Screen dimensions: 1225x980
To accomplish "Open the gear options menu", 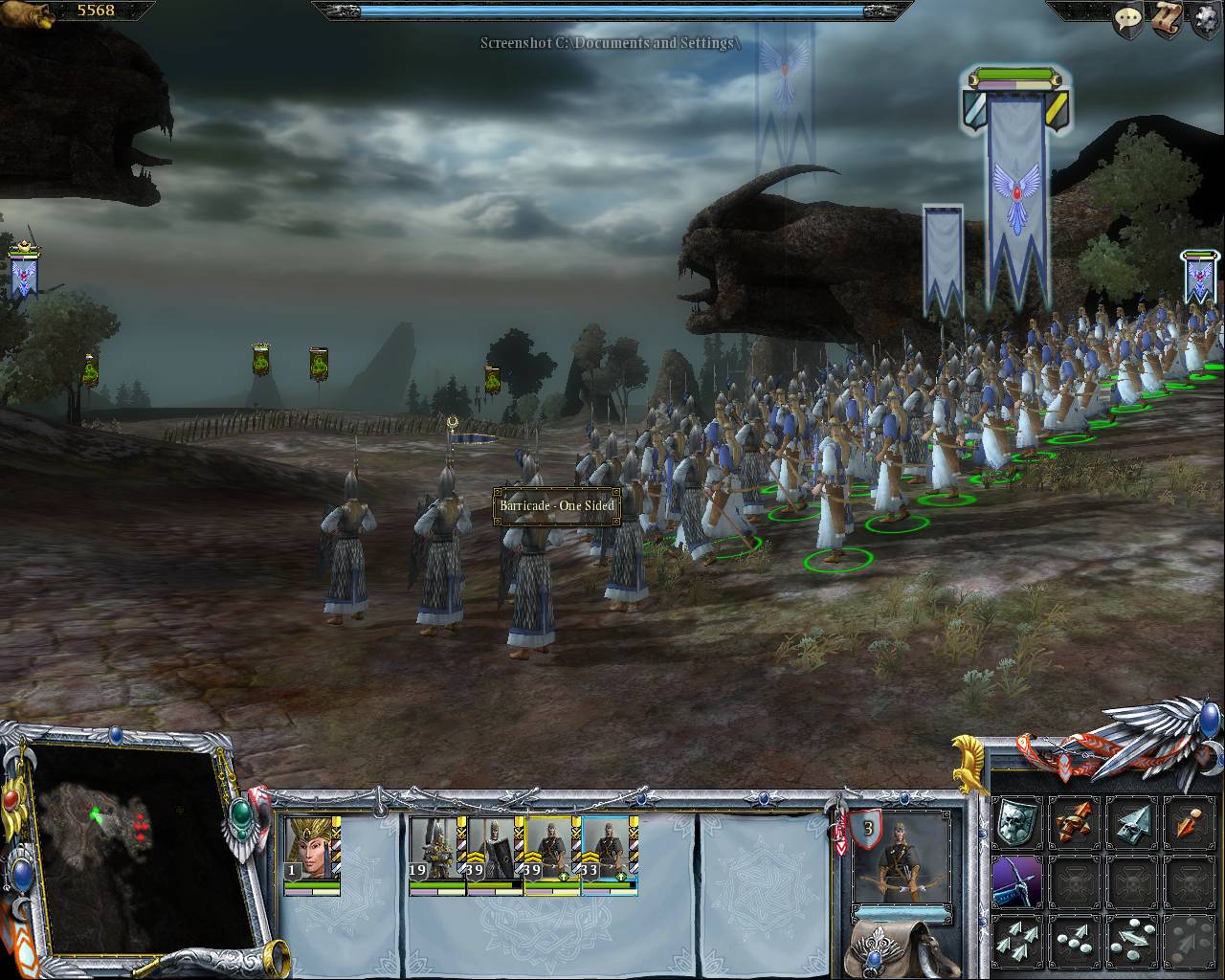I will [x=1204, y=21].
